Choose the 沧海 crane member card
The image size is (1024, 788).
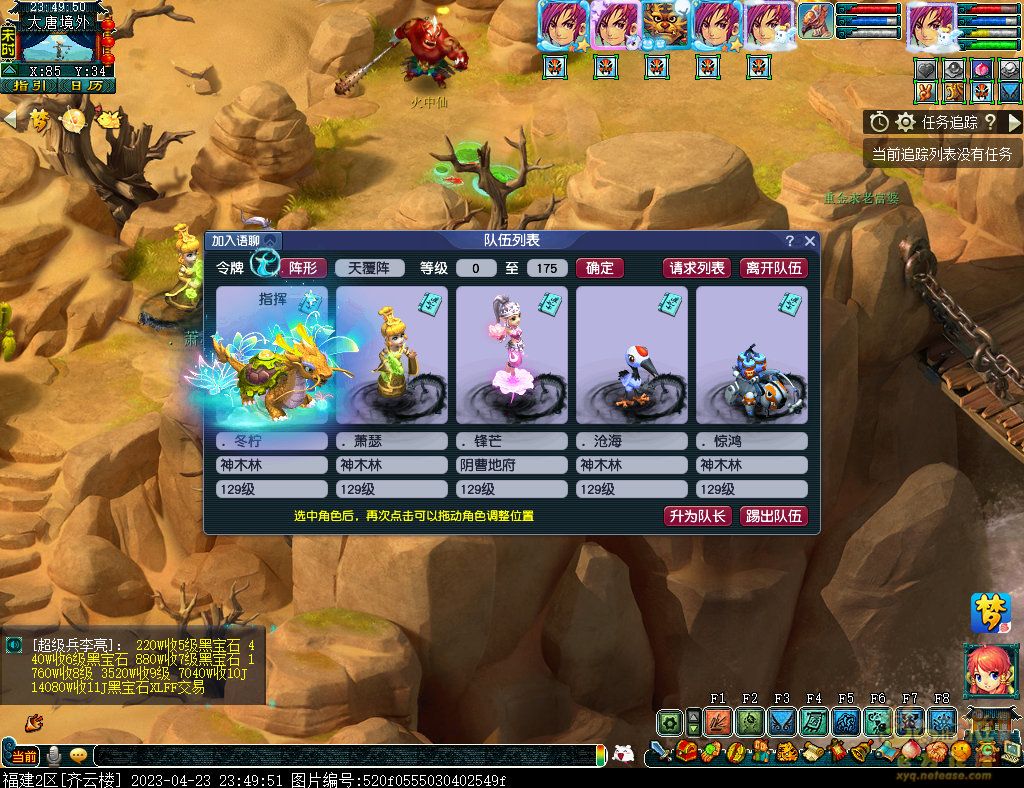pos(631,356)
